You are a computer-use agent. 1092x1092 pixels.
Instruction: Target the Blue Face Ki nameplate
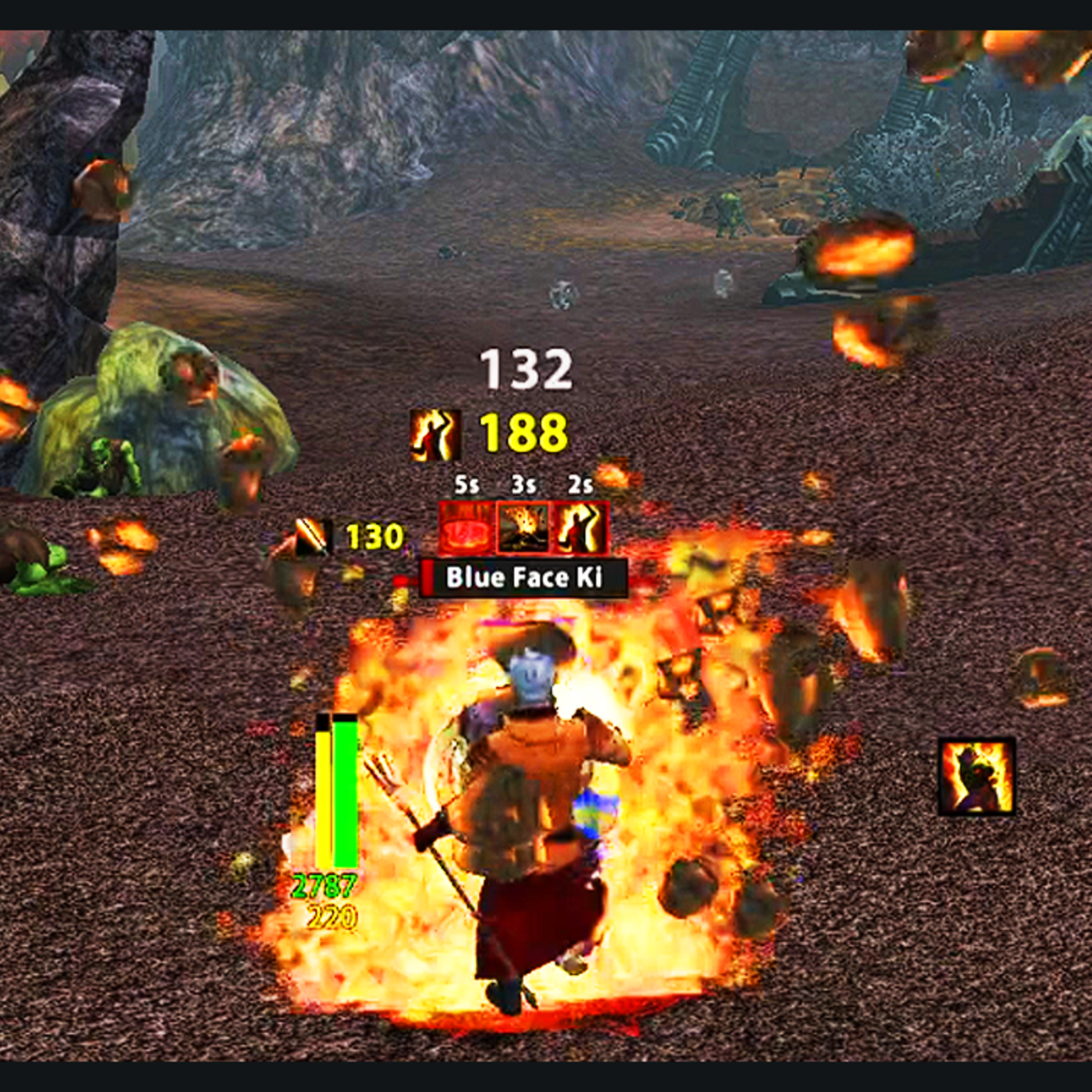(524, 578)
